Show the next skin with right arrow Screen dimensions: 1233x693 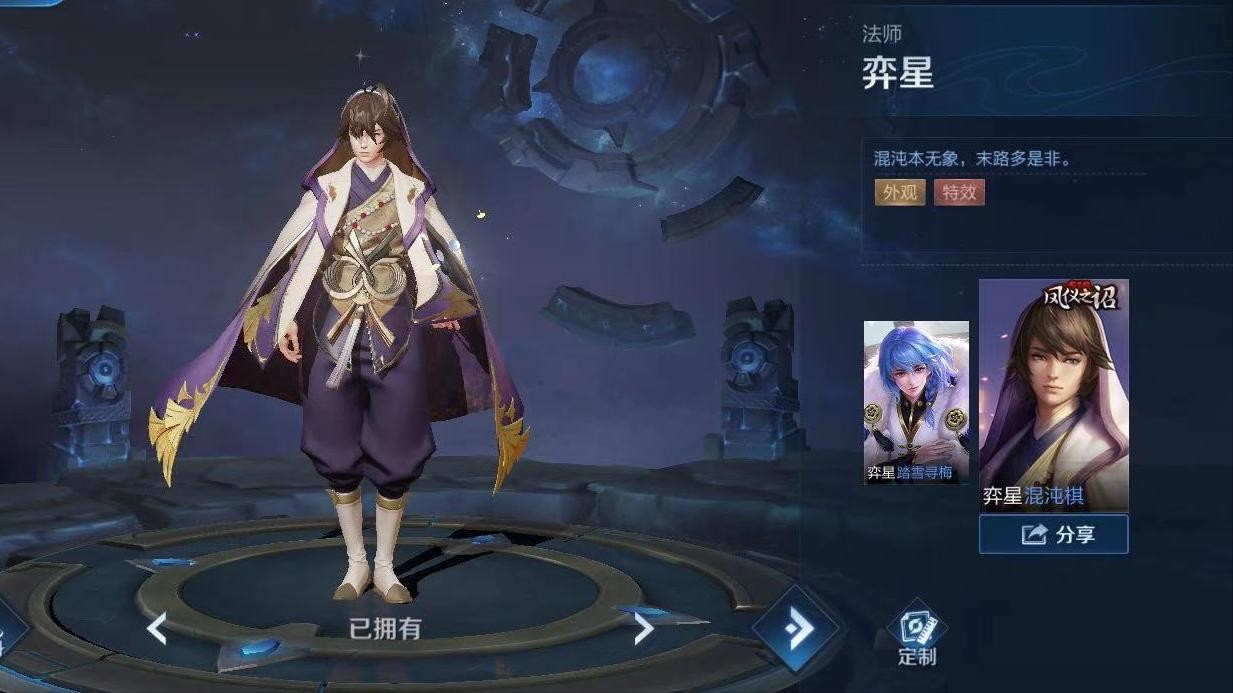click(643, 628)
